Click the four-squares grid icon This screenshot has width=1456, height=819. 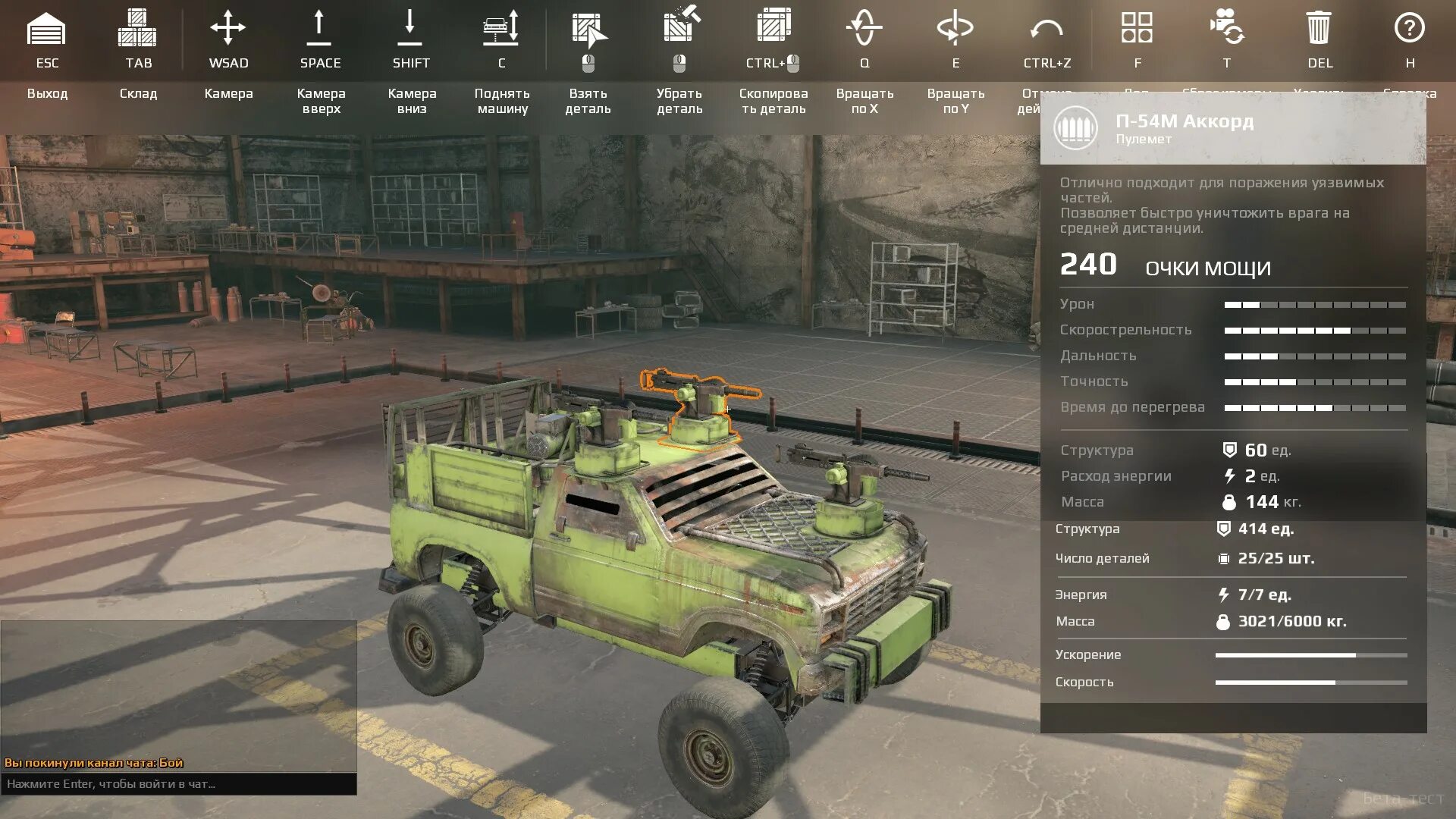click(x=1137, y=27)
